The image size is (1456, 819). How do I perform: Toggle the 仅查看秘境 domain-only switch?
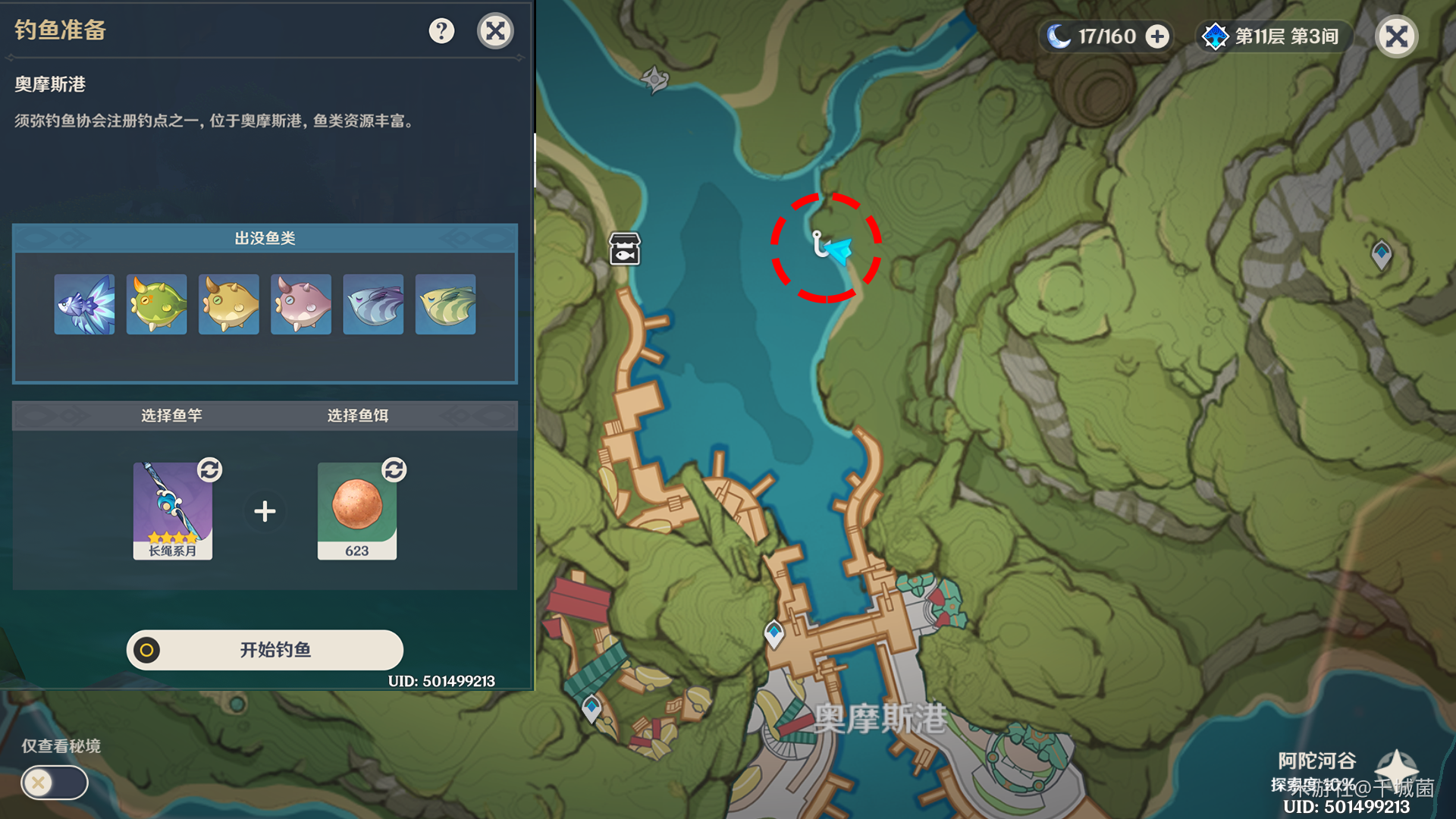(x=55, y=783)
